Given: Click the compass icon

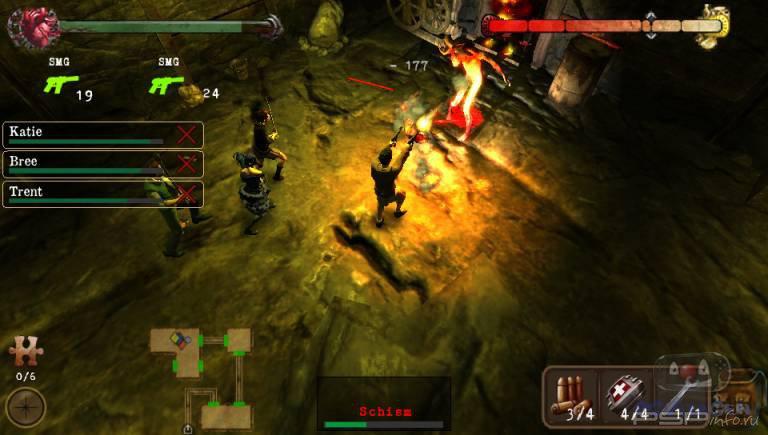Looking at the screenshot, I should point(25,406).
